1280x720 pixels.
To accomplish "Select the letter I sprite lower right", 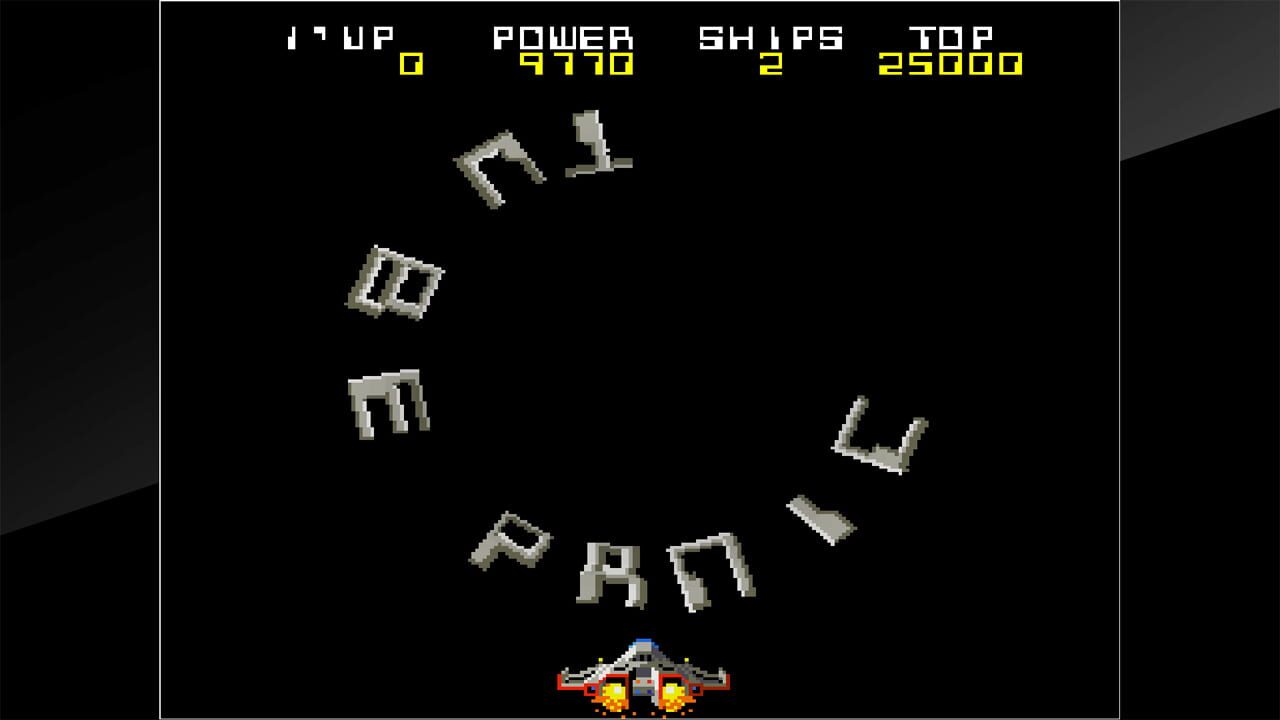I will coord(820,516).
